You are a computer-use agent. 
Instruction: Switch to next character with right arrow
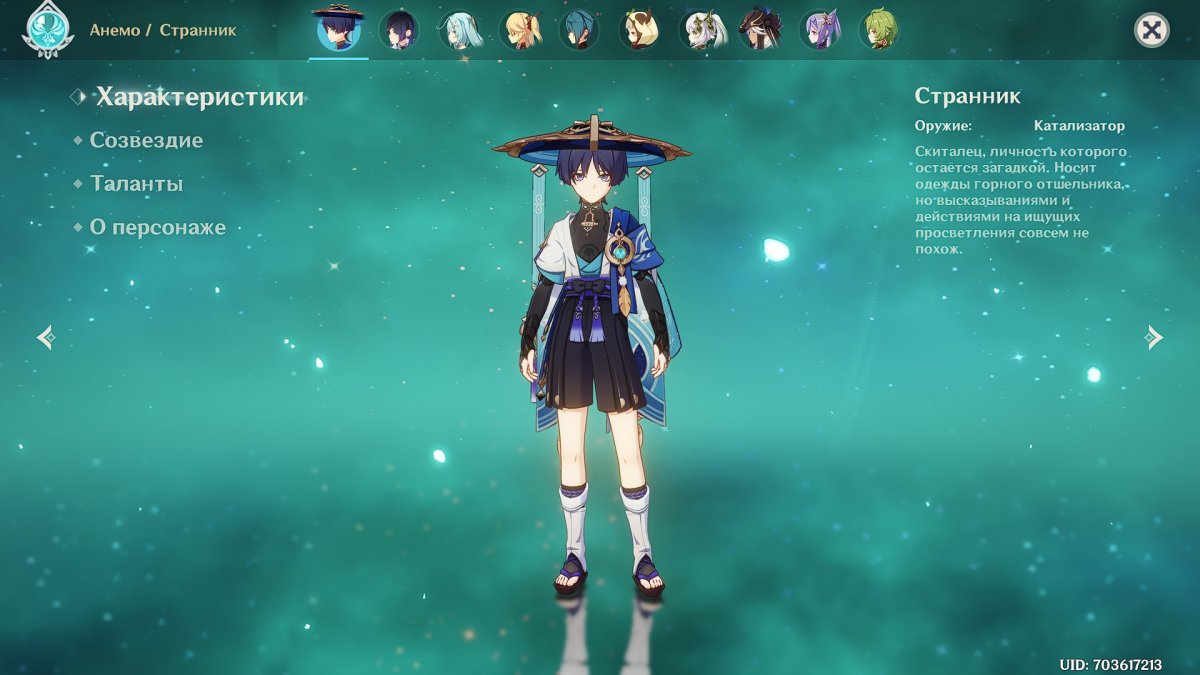(x=1154, y=338)
